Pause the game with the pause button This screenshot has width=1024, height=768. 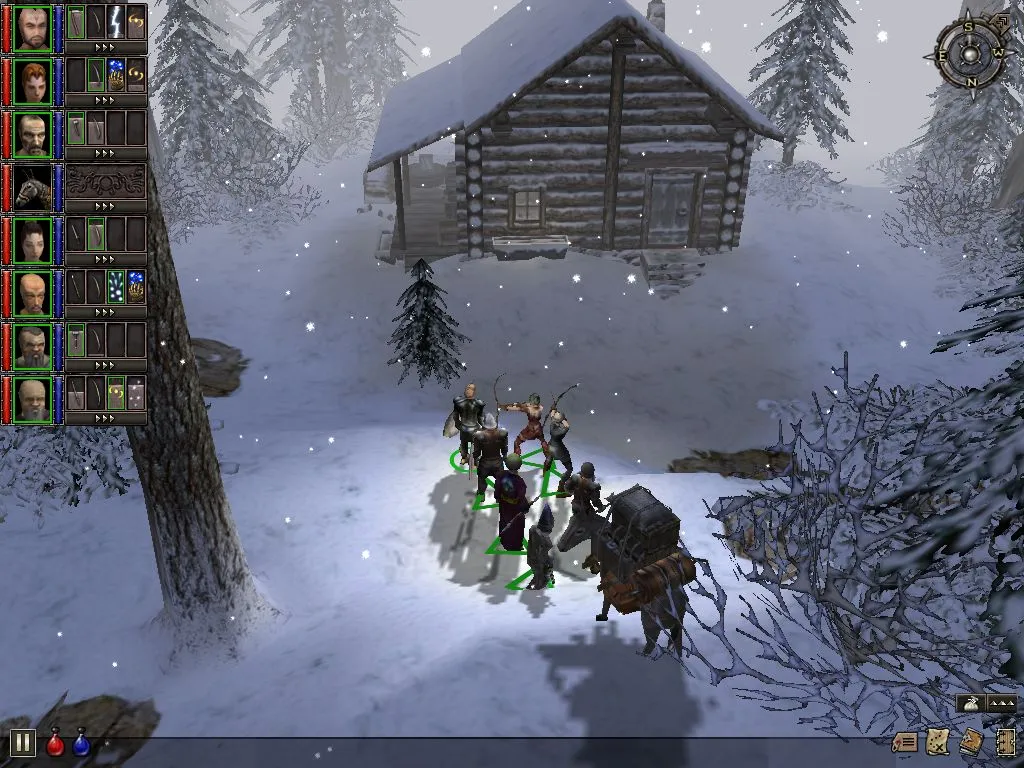23,743
